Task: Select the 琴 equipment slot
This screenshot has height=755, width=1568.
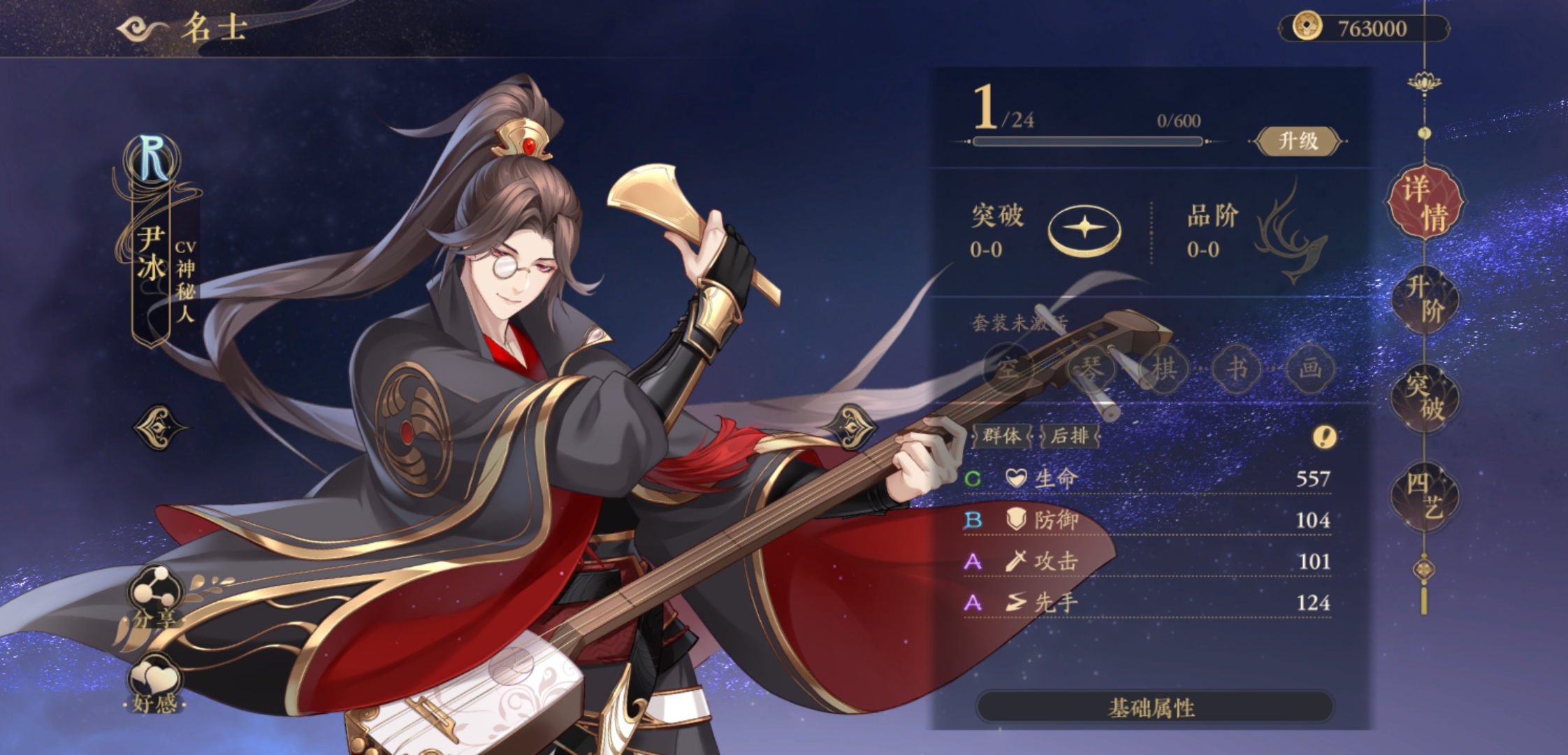Action: coord(1090,368)
